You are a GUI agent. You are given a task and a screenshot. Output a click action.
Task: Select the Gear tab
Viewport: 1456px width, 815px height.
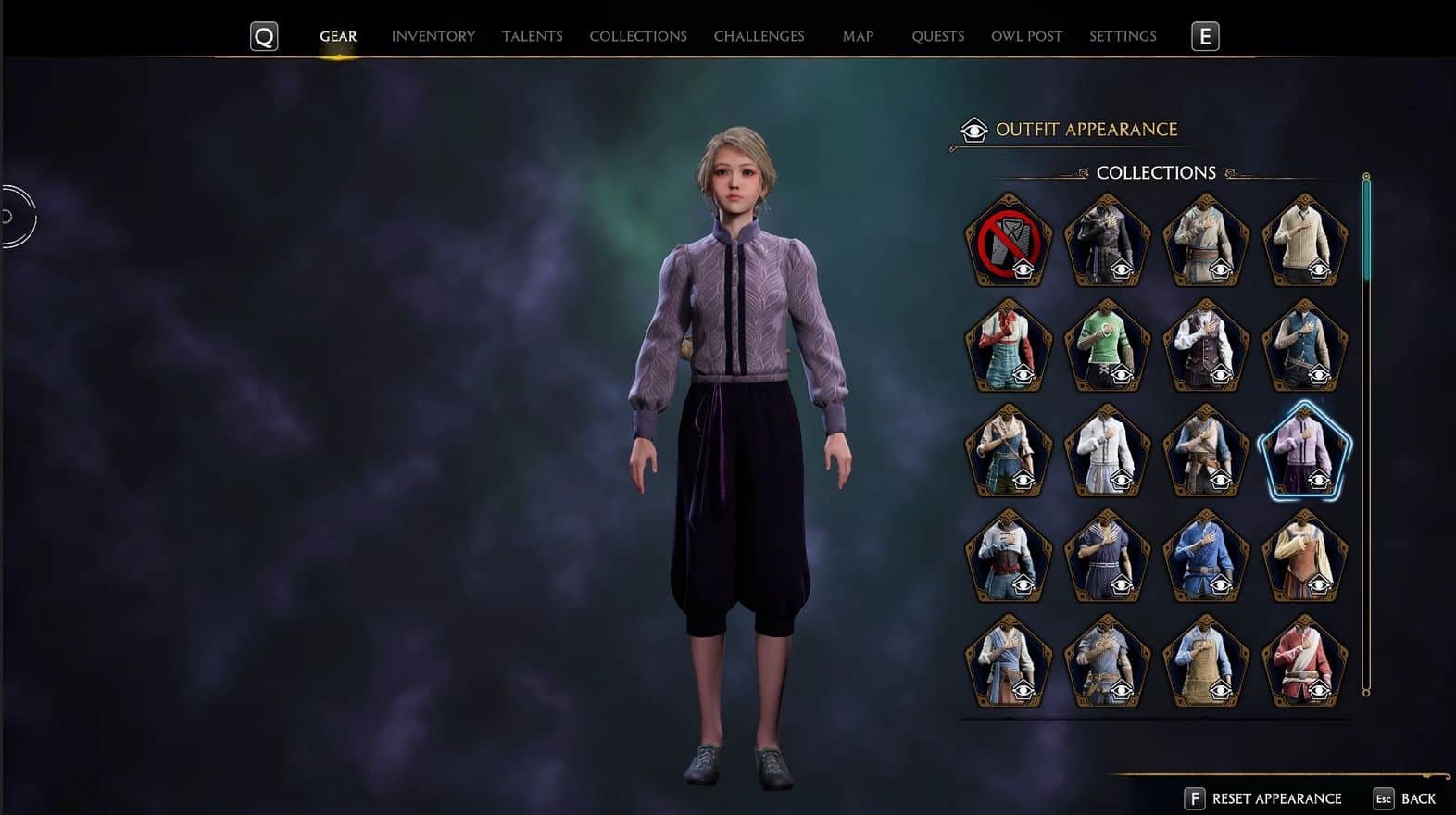[x=338, y=36]
